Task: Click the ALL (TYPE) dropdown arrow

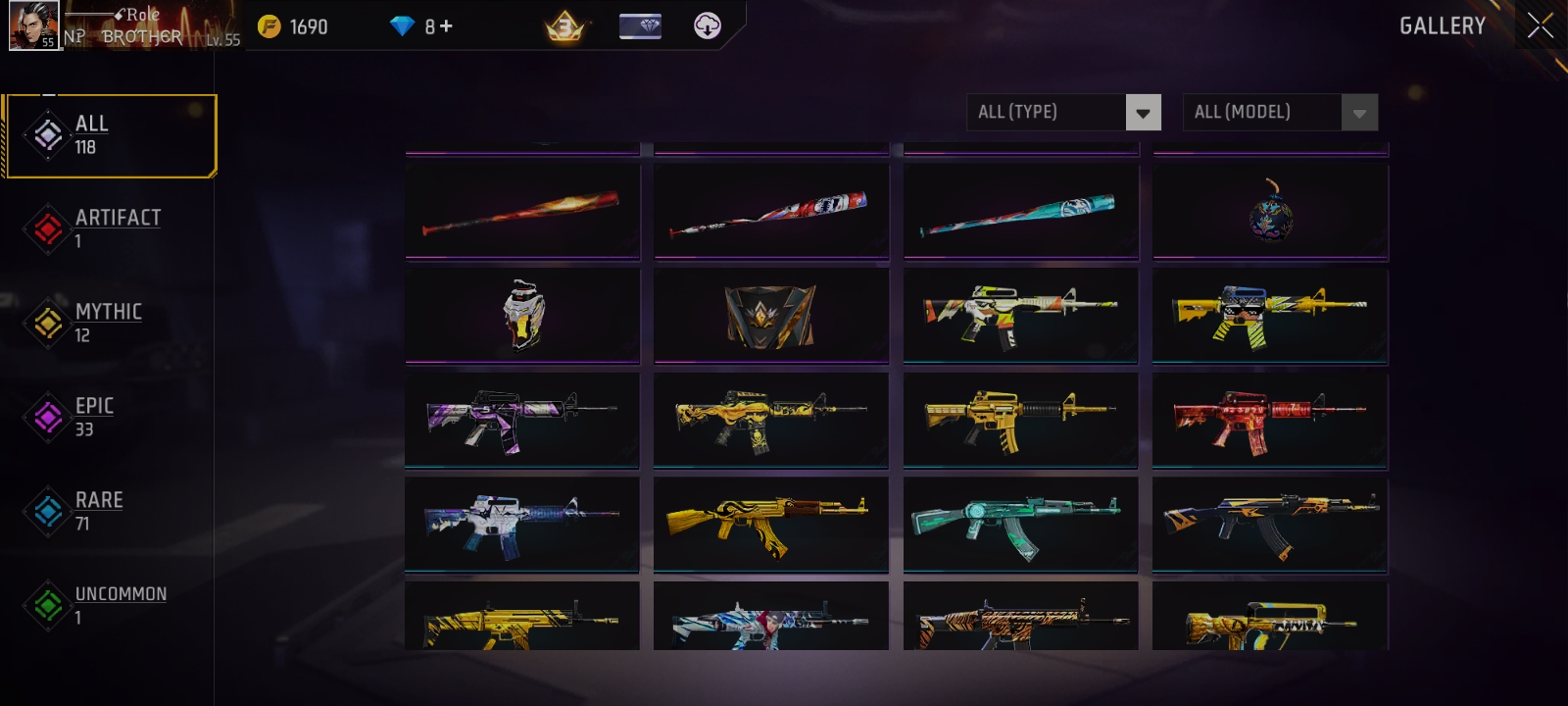Action: click(x=1143, y=112)
